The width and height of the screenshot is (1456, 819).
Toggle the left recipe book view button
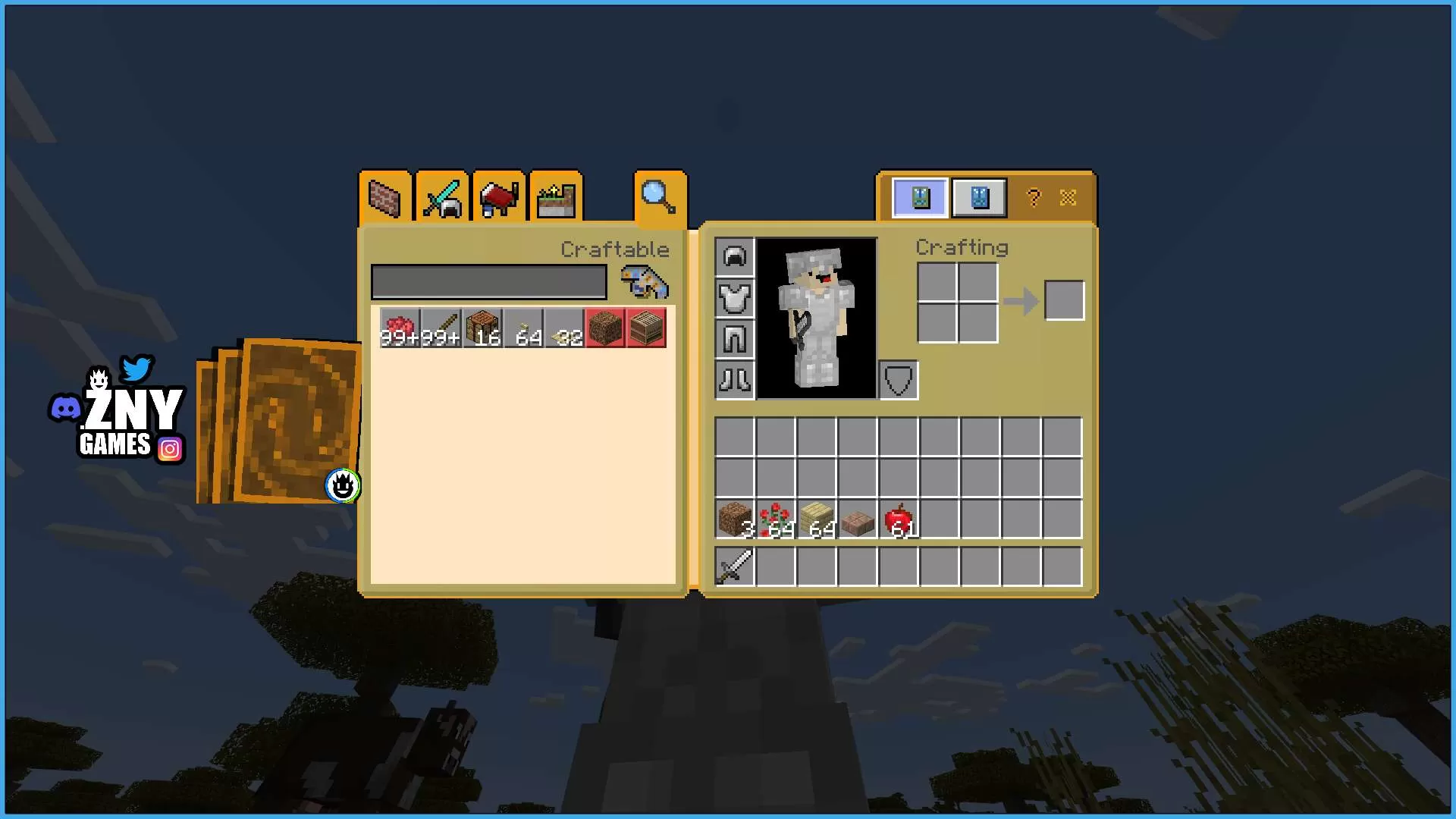[x=919, y=197]
